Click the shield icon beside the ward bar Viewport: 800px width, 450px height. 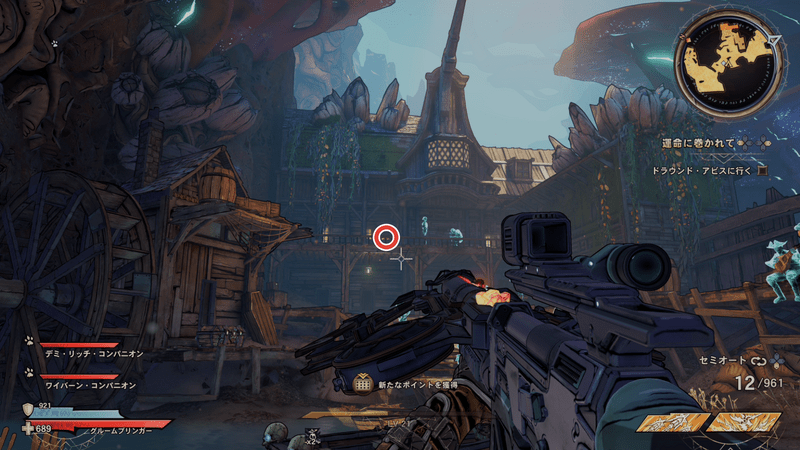pos(28,410)
